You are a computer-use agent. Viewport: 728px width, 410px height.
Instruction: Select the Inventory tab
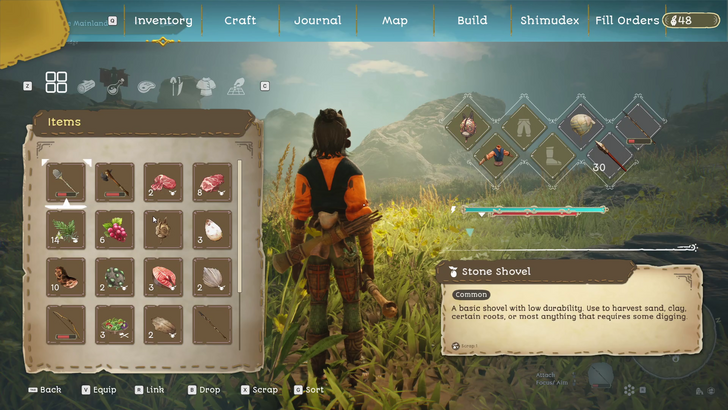tap(162, 20)
